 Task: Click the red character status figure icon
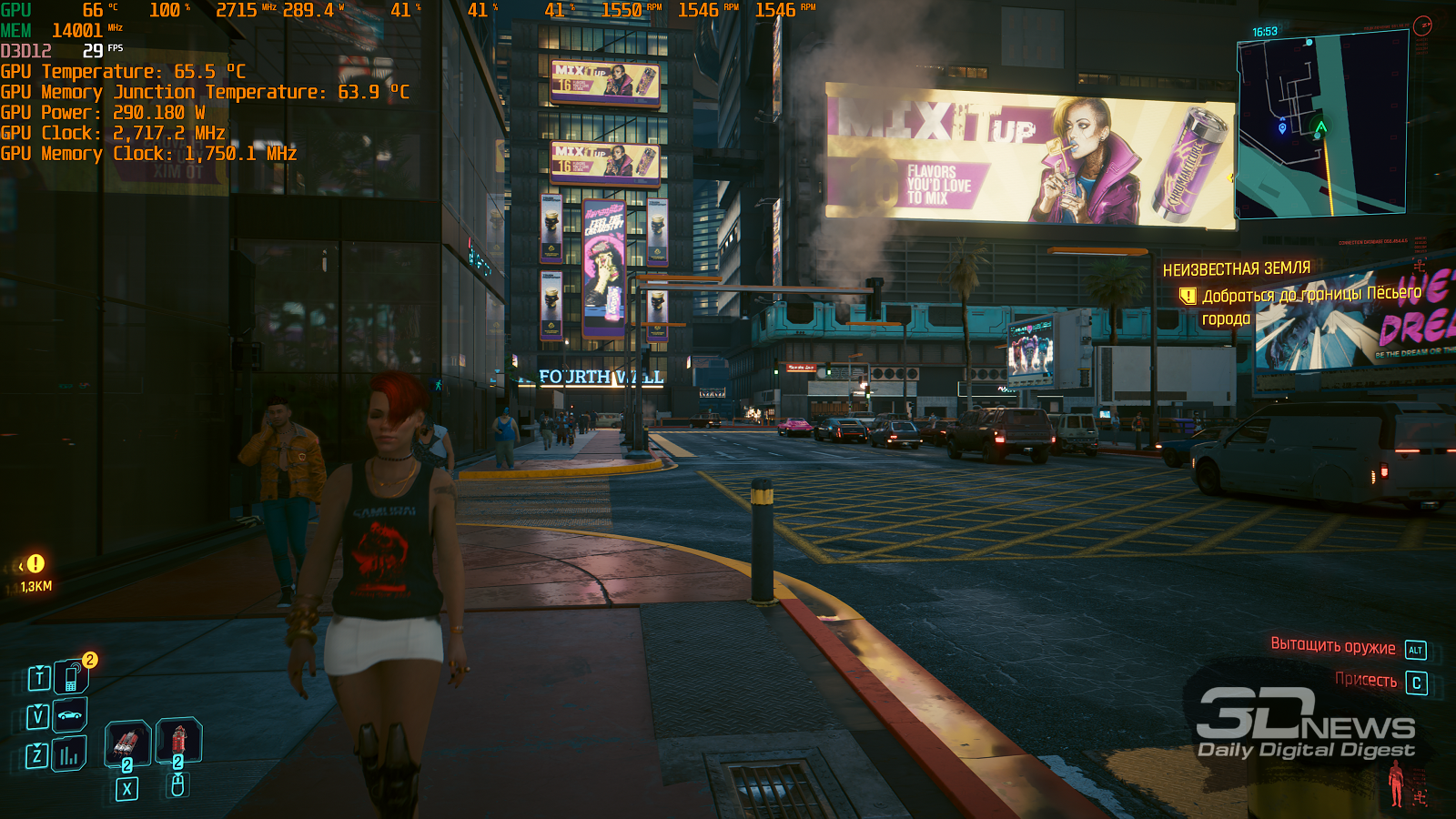pyautogui.click(x=1396, y=784)
